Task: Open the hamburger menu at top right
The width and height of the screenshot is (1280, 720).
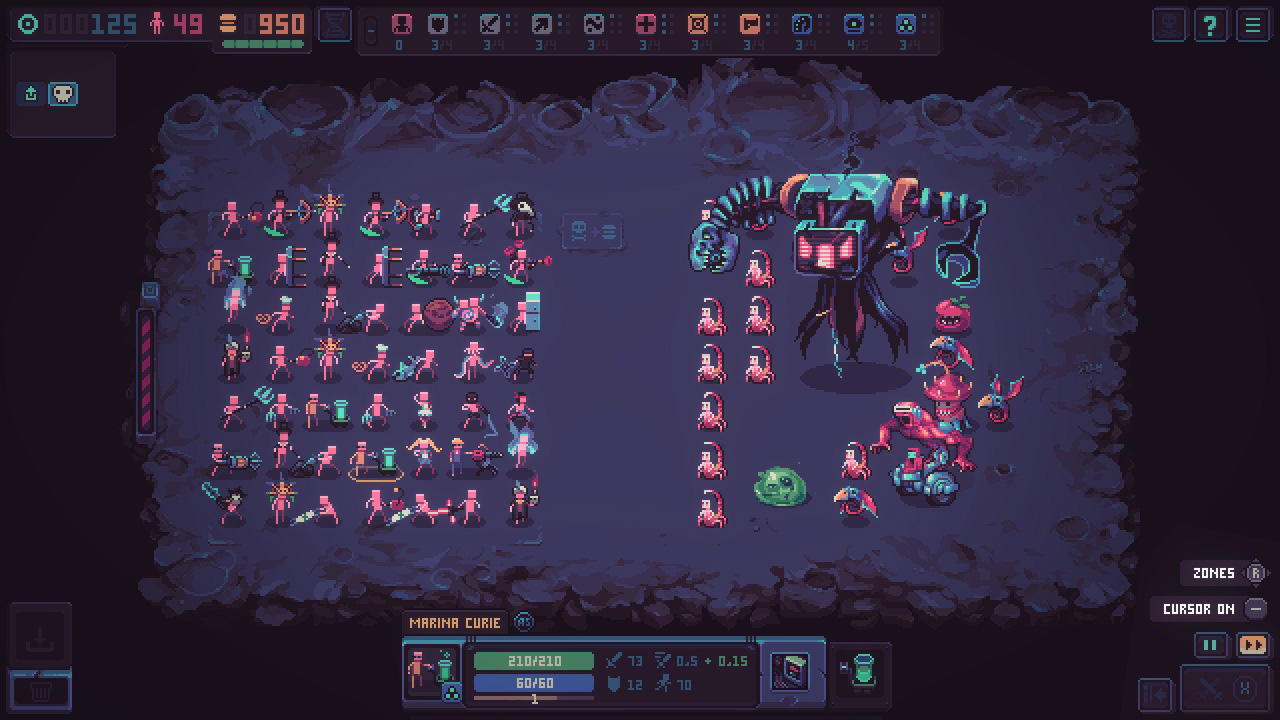Action: pyautogui.click(x=1253, y=25)
